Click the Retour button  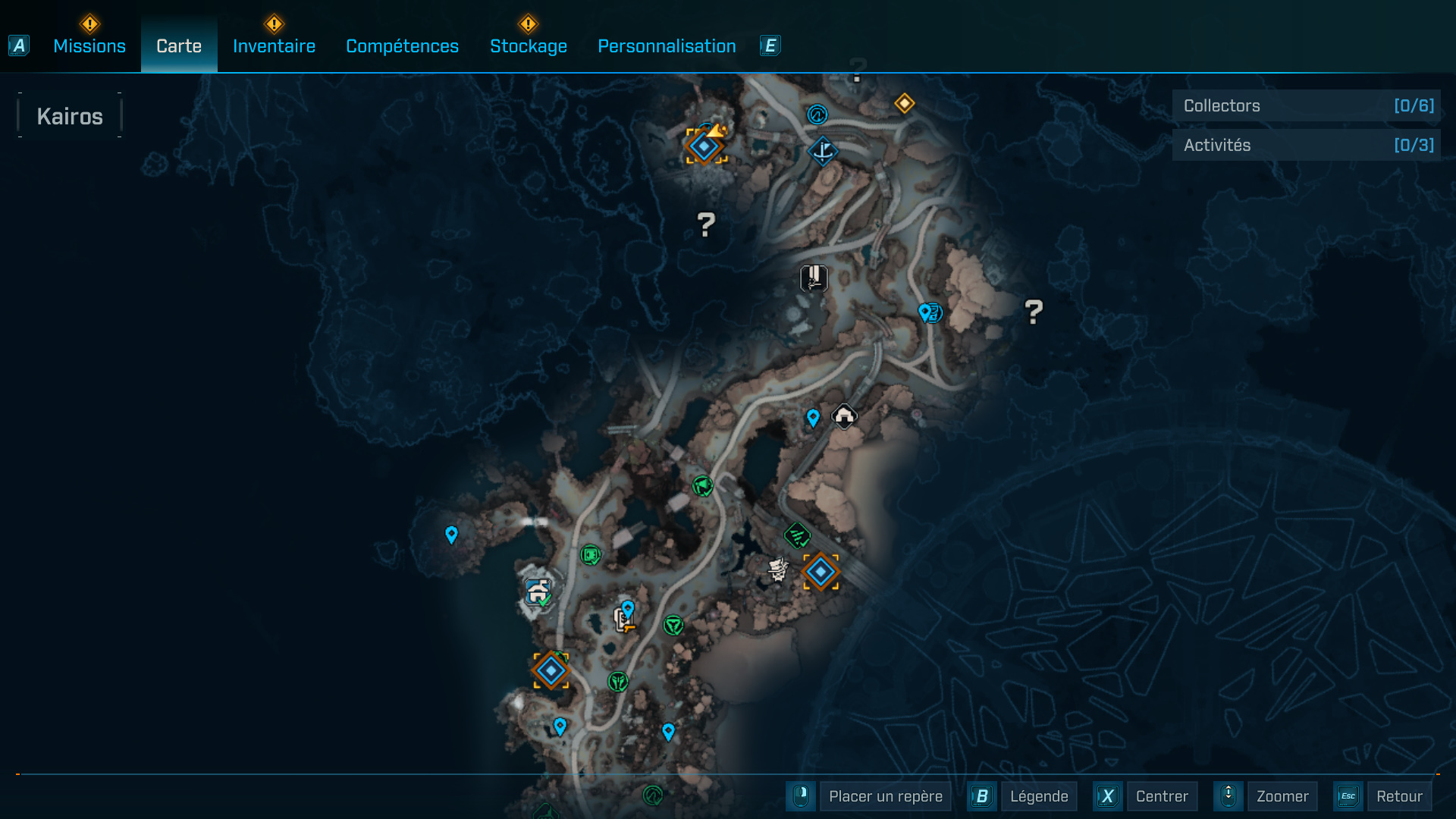coord(1399,796)
